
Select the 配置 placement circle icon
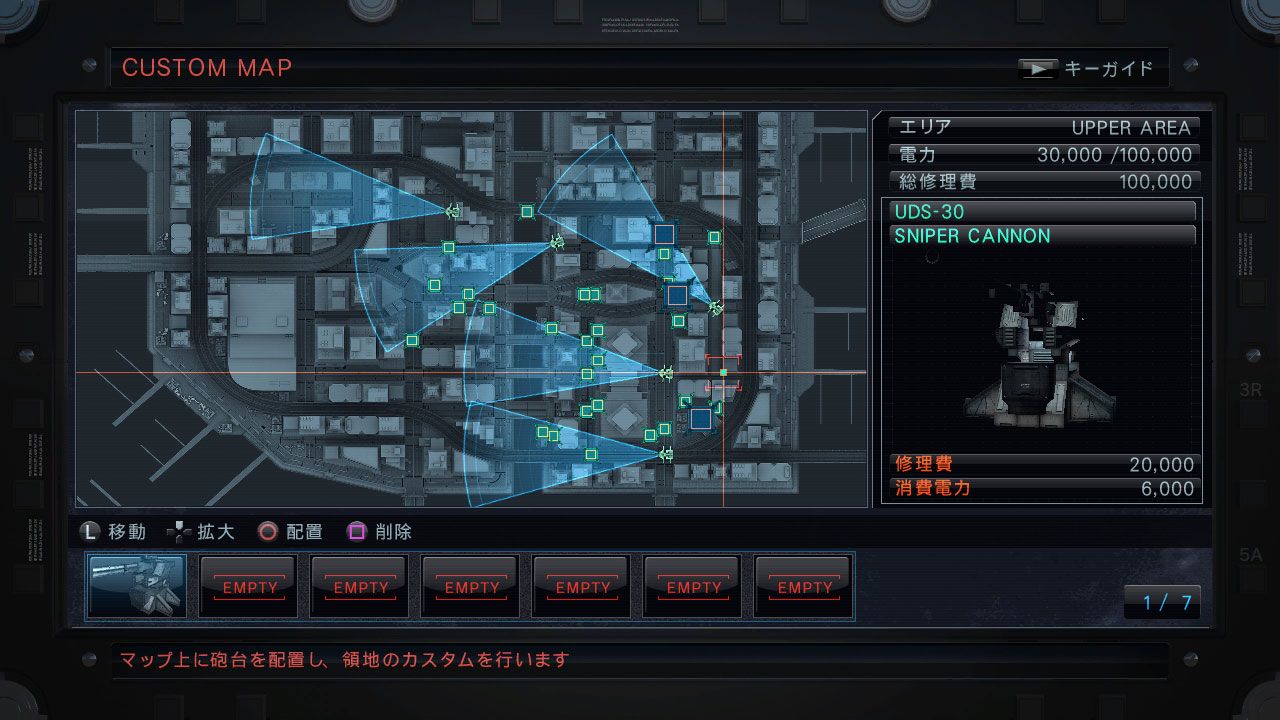266,532
